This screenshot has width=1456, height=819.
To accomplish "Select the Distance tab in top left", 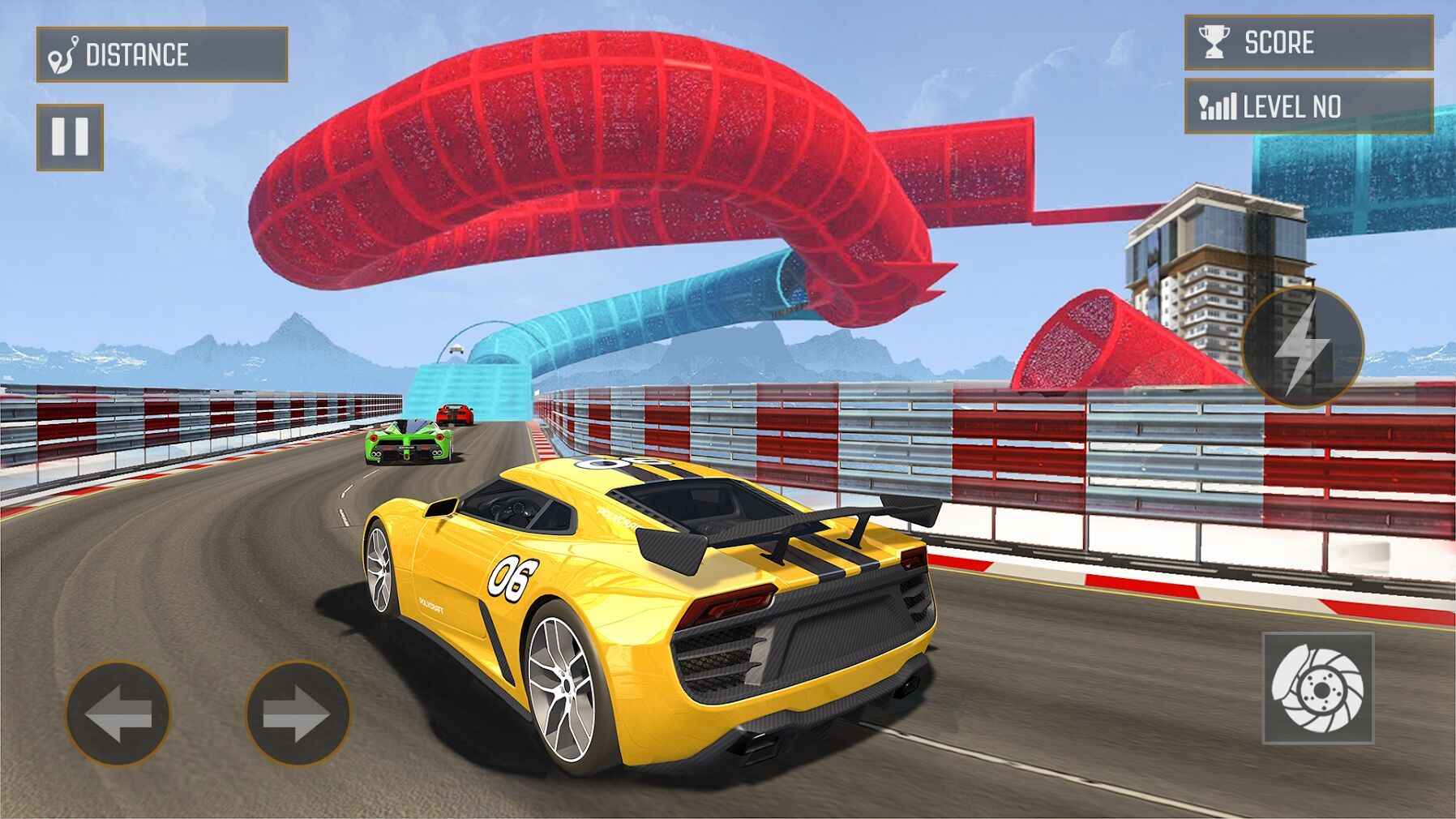I will pos(162,51).
